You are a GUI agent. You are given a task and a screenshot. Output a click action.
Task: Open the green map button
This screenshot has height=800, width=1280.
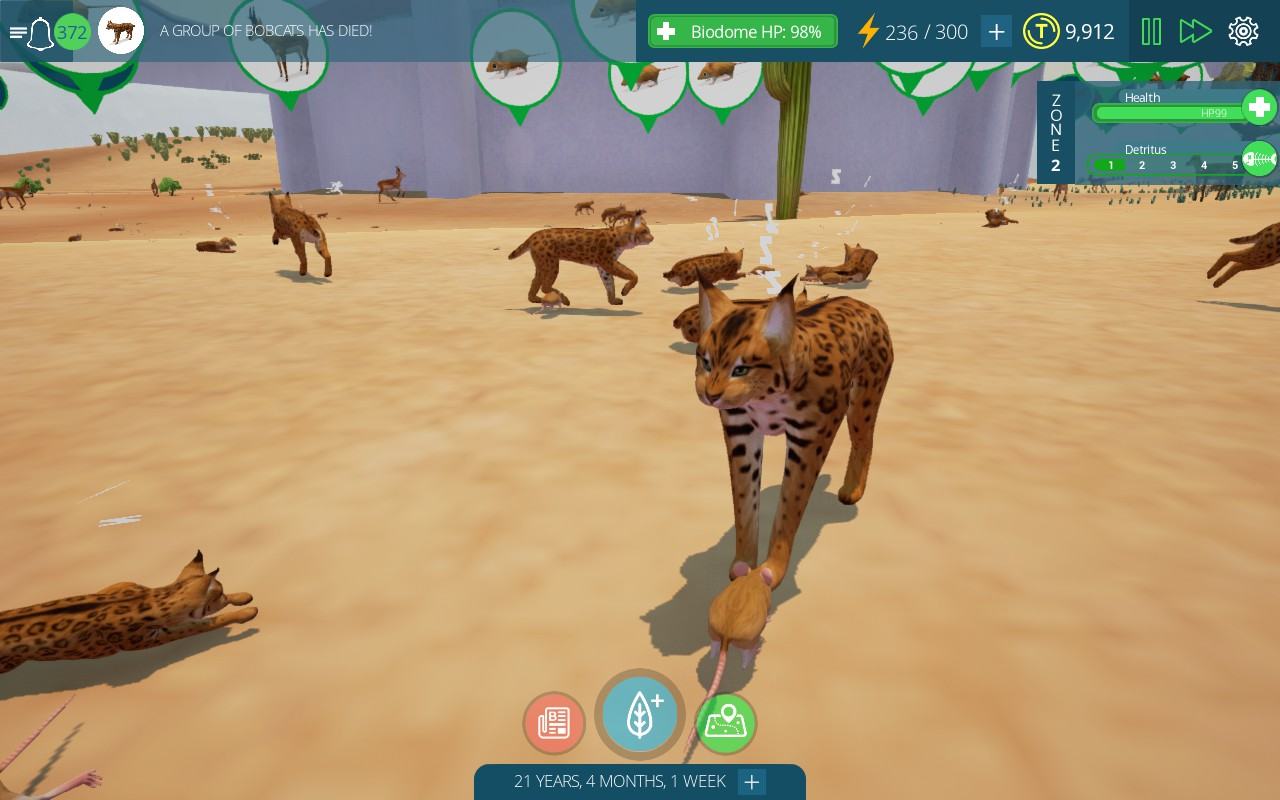point(726,723)
